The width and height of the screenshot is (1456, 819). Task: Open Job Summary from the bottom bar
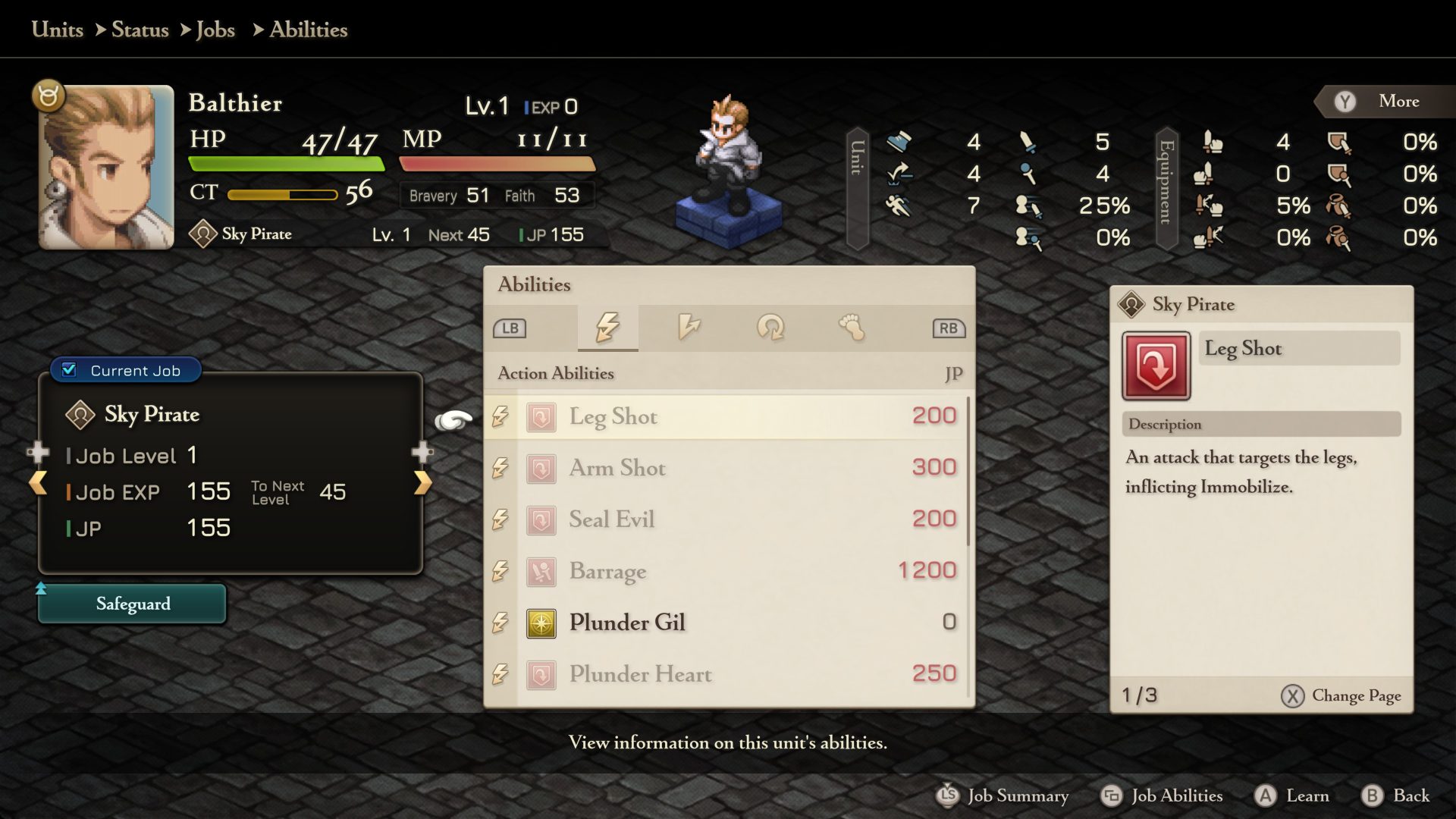coord(1004,795)
